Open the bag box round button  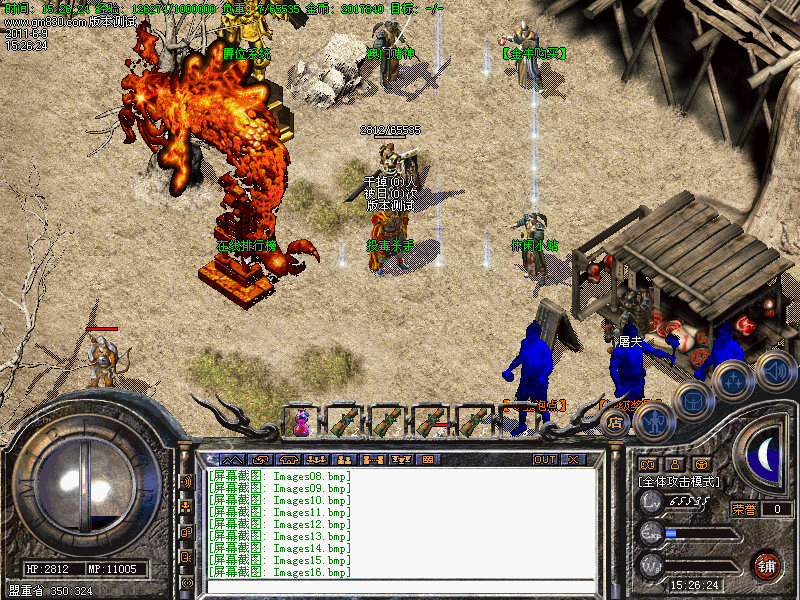point(692,402)
